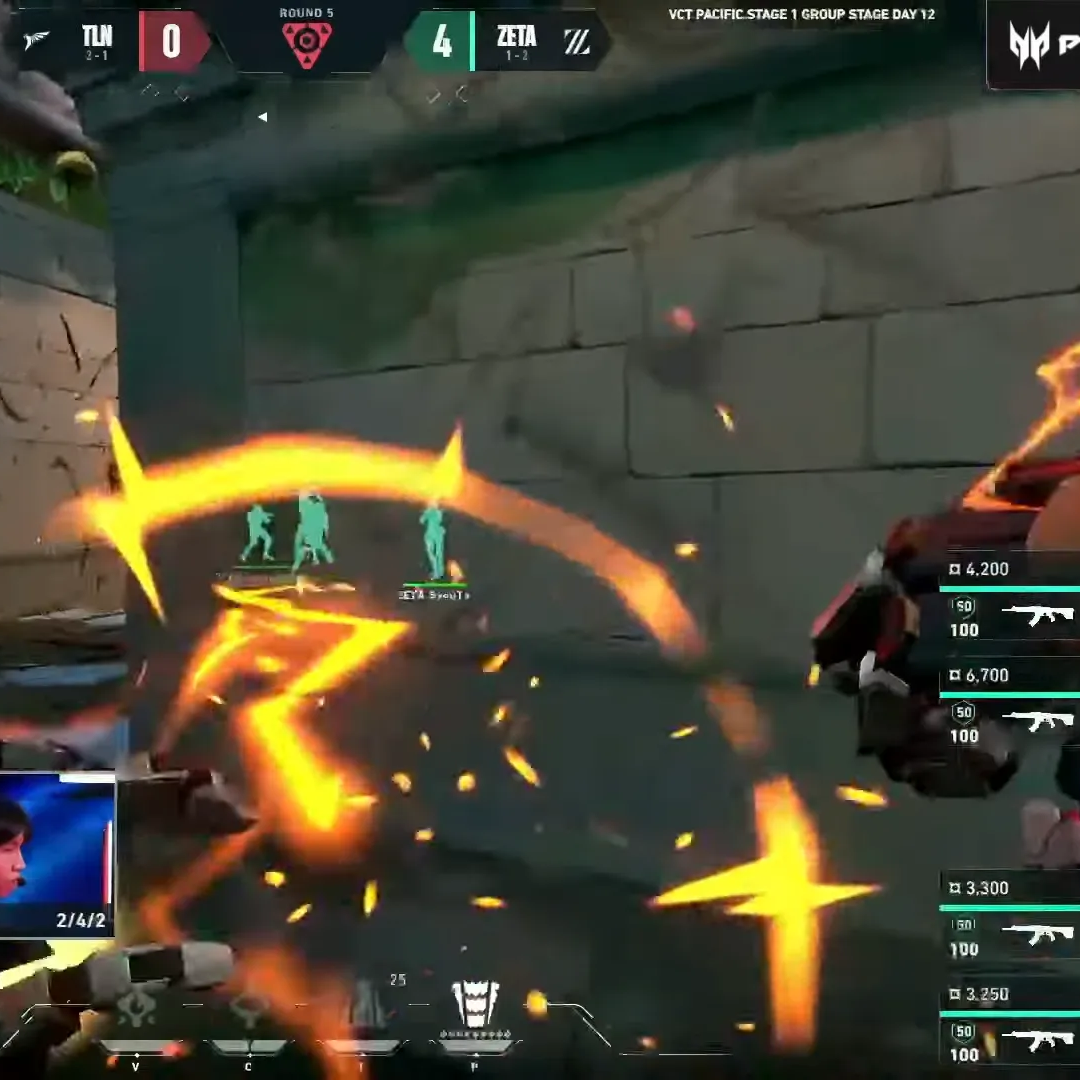Select the player card with 4,200 credits

pos(1010,600)
